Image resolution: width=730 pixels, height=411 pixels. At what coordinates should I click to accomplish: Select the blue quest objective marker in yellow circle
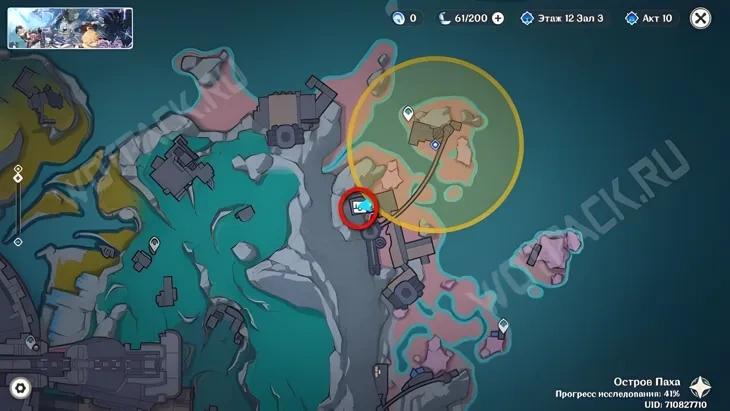click(x=435, y=145)
